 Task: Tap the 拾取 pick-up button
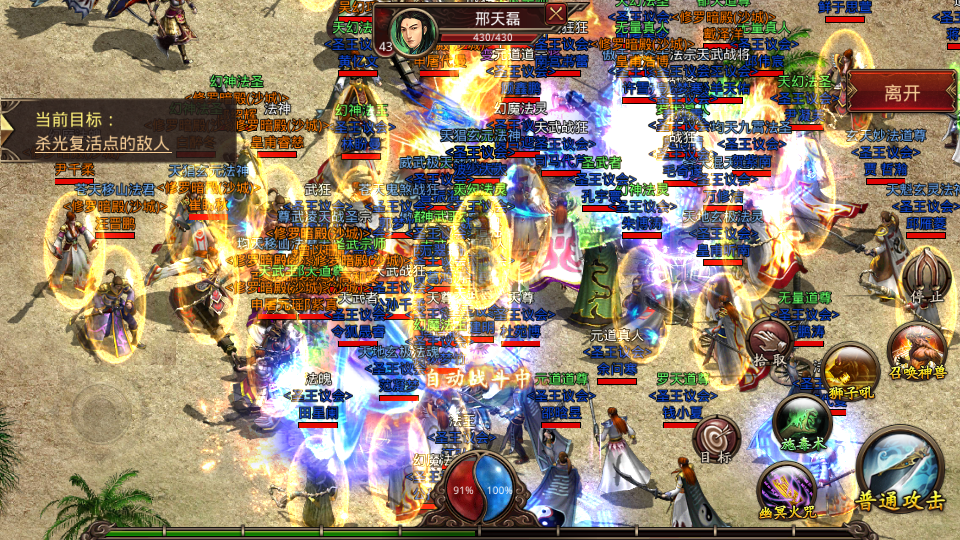pos(770,343)
